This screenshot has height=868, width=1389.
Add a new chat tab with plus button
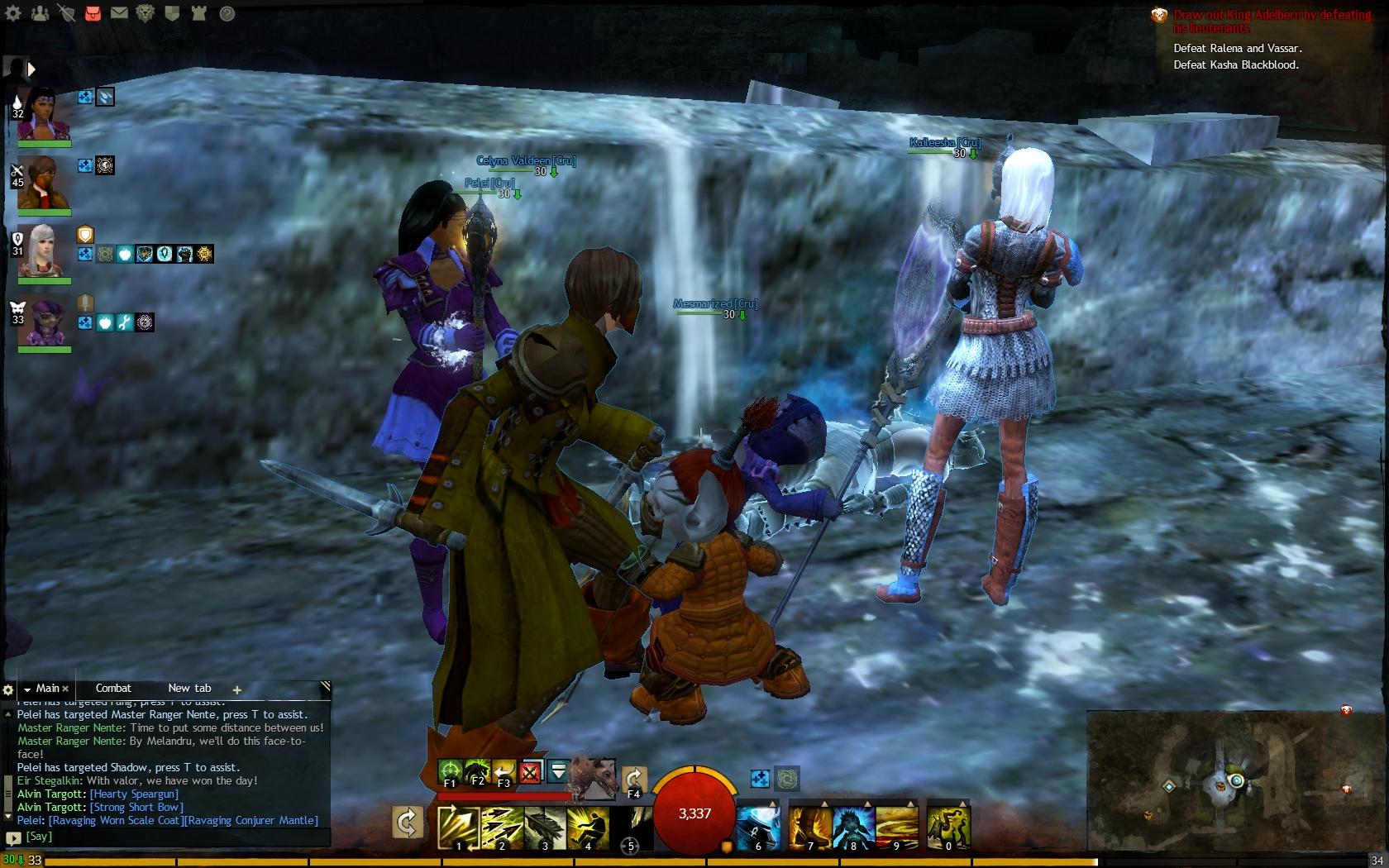(x=237, y=689)
